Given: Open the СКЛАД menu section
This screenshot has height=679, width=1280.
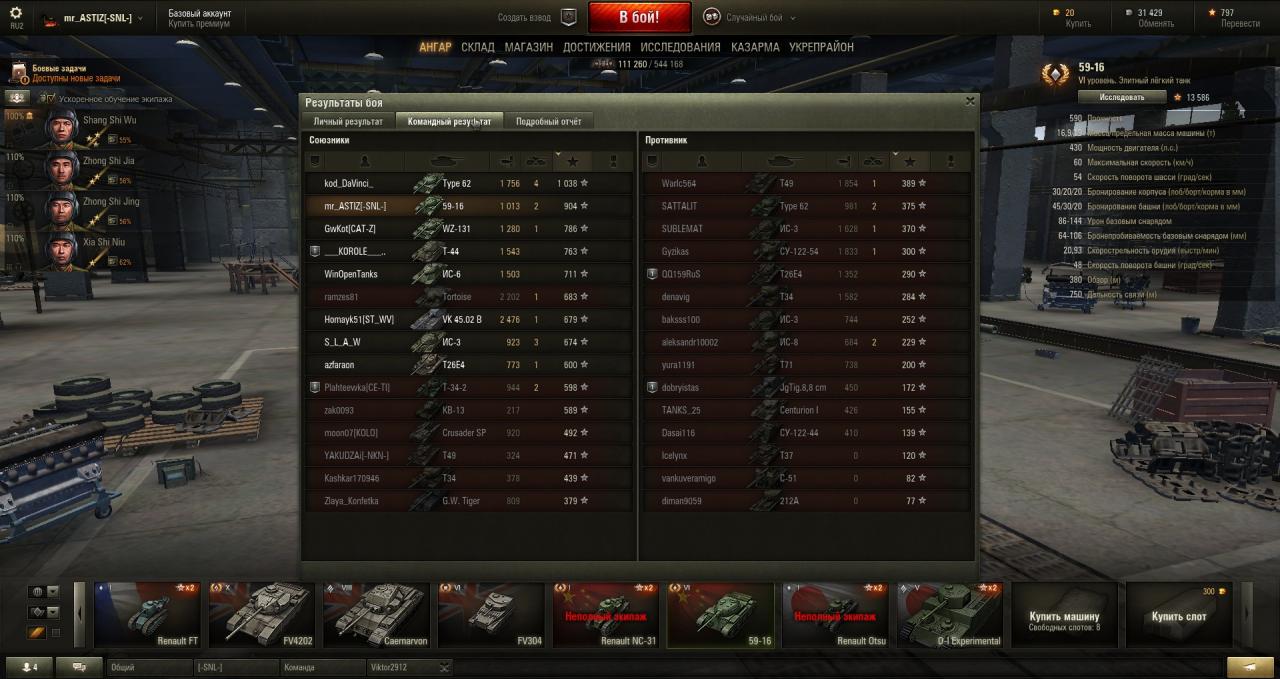Looking at the screenshot, I should [477, 47].
